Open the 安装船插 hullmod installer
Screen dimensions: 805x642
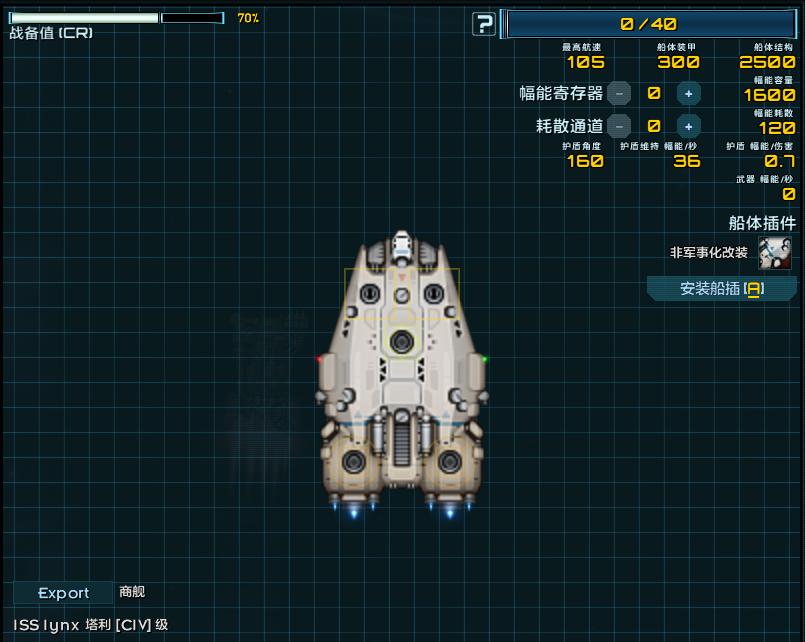tap(722, 289)
